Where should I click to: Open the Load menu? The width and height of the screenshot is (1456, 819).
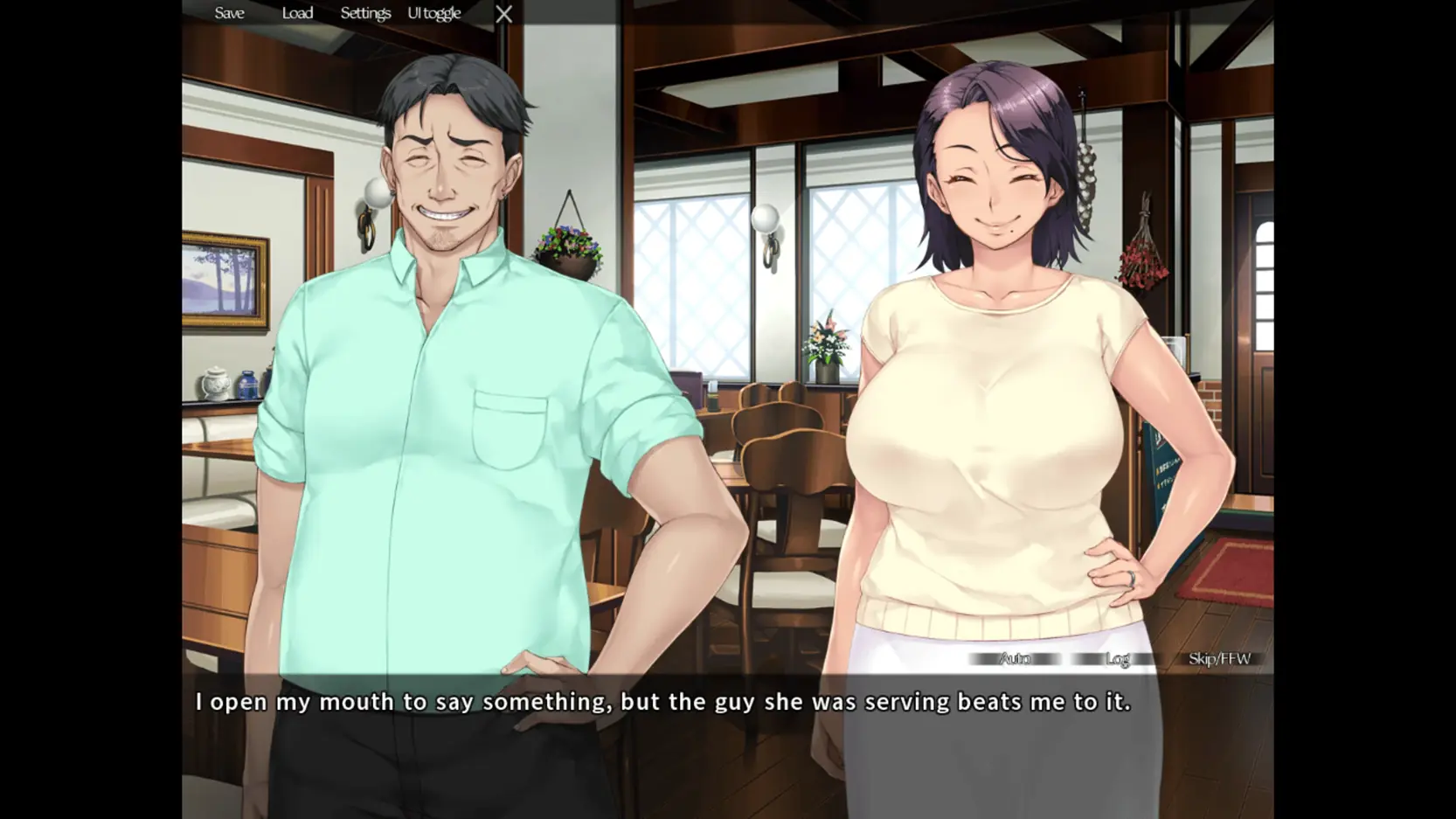pyautogui.click(x=297, y=13)
